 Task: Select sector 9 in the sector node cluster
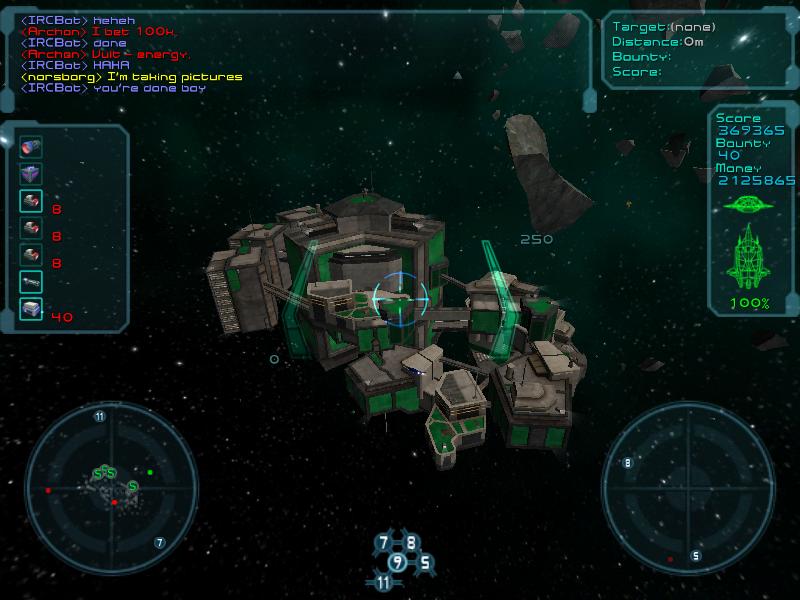click(x=397, y=563)
